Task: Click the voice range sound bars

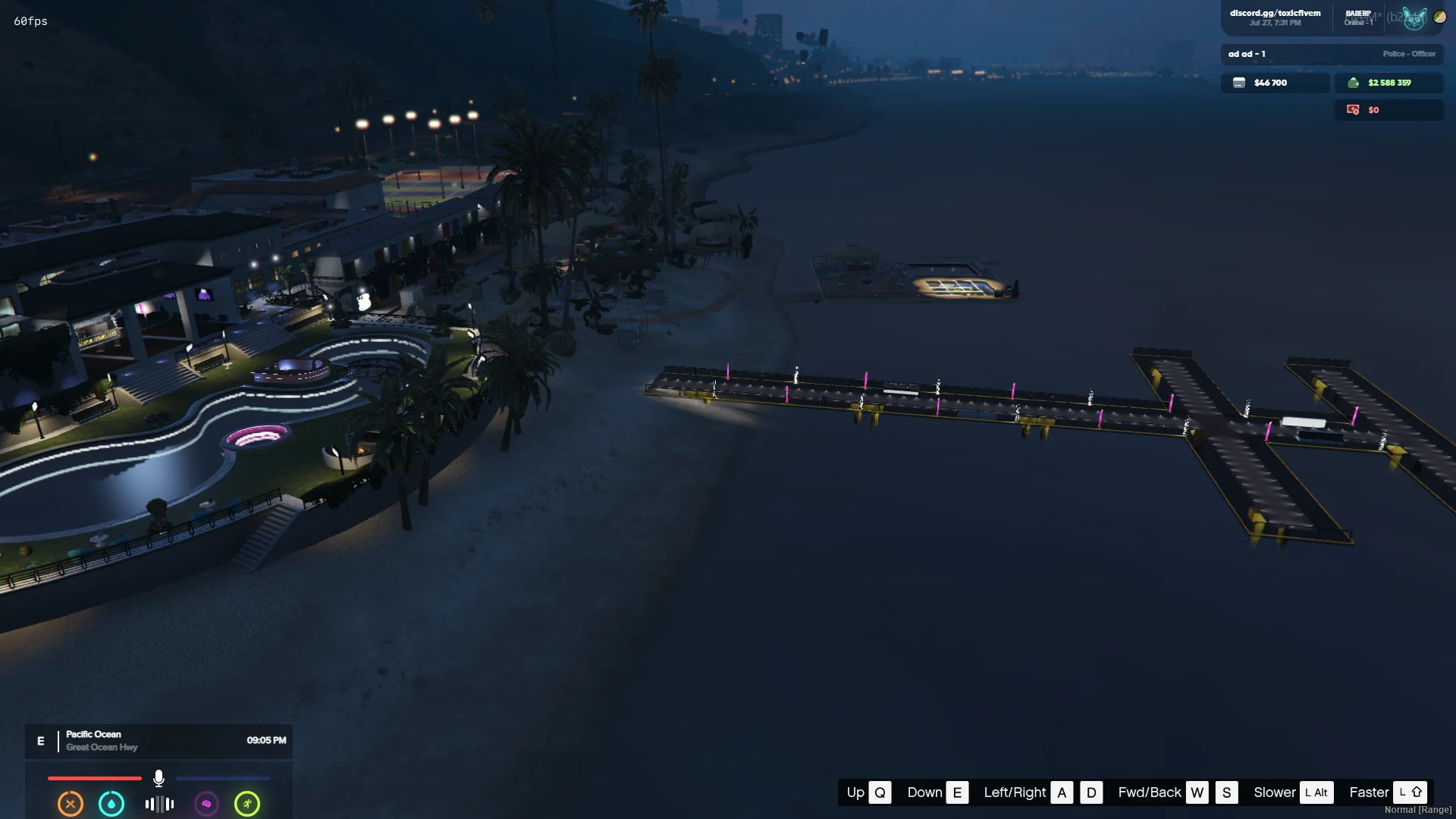Action: point(159,804)
